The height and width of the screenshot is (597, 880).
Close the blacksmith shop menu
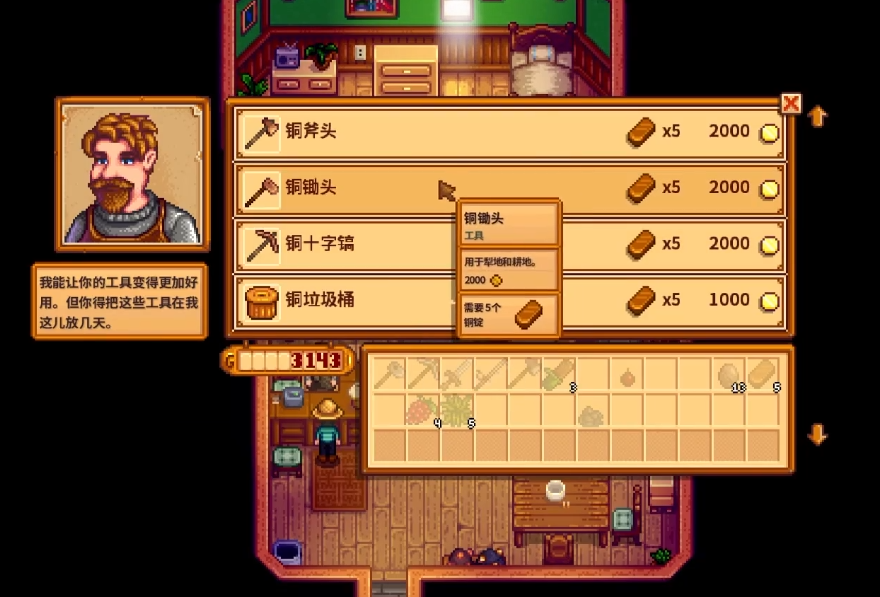point(791,103)
